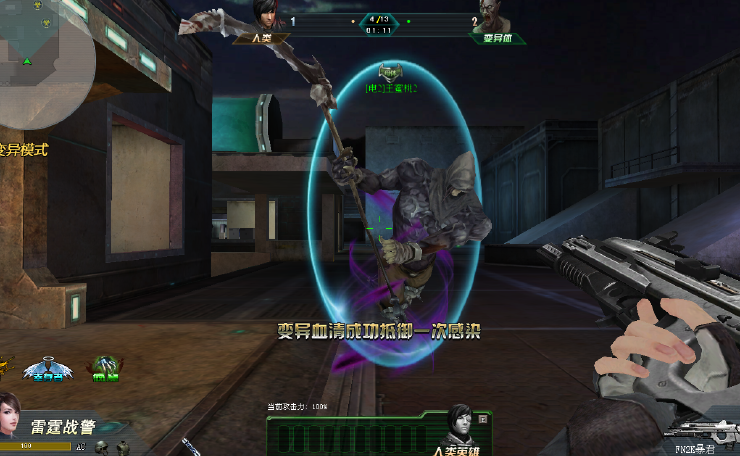740x456 pixels.
Task: Select the human hero portrait
Action: tap(459, 424)
